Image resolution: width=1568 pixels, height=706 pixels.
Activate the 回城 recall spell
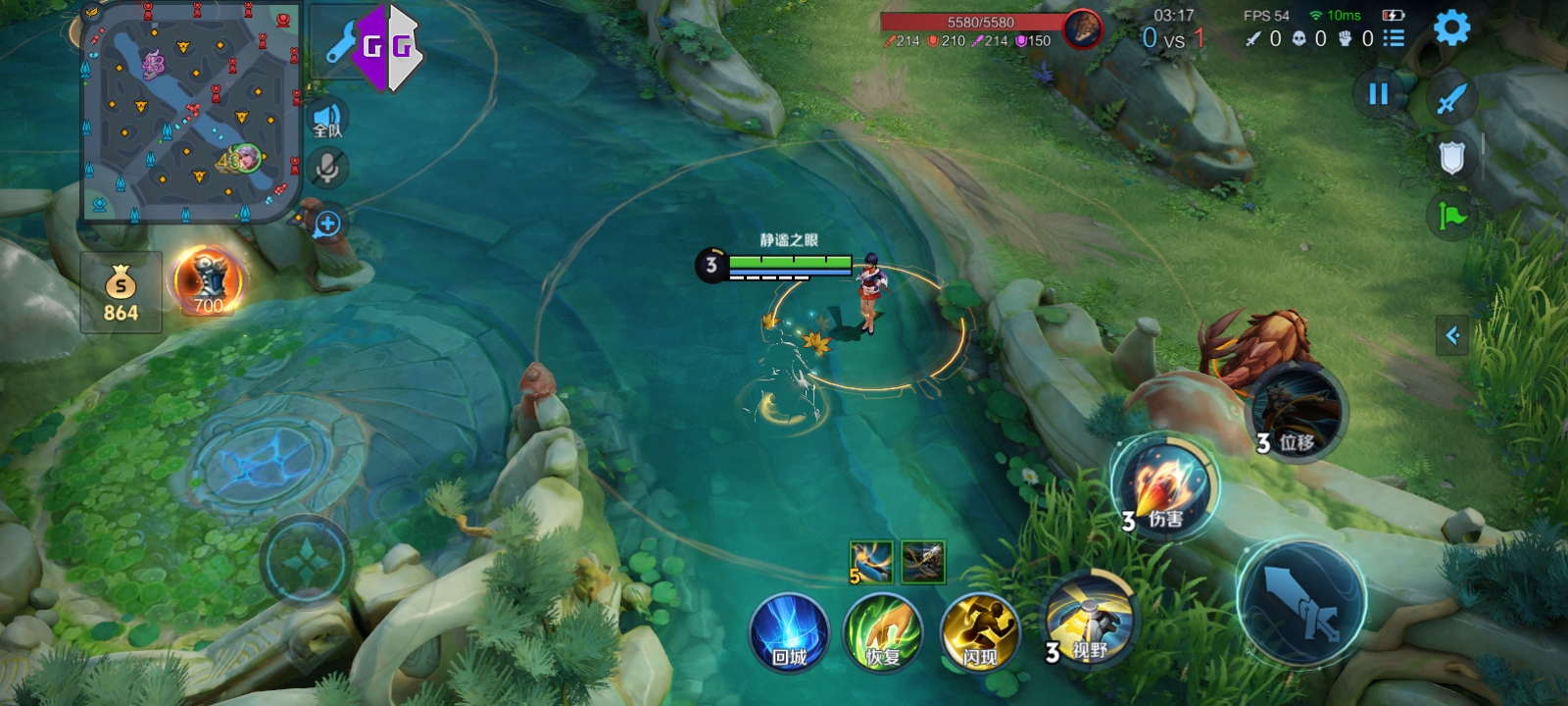[789, 633]
